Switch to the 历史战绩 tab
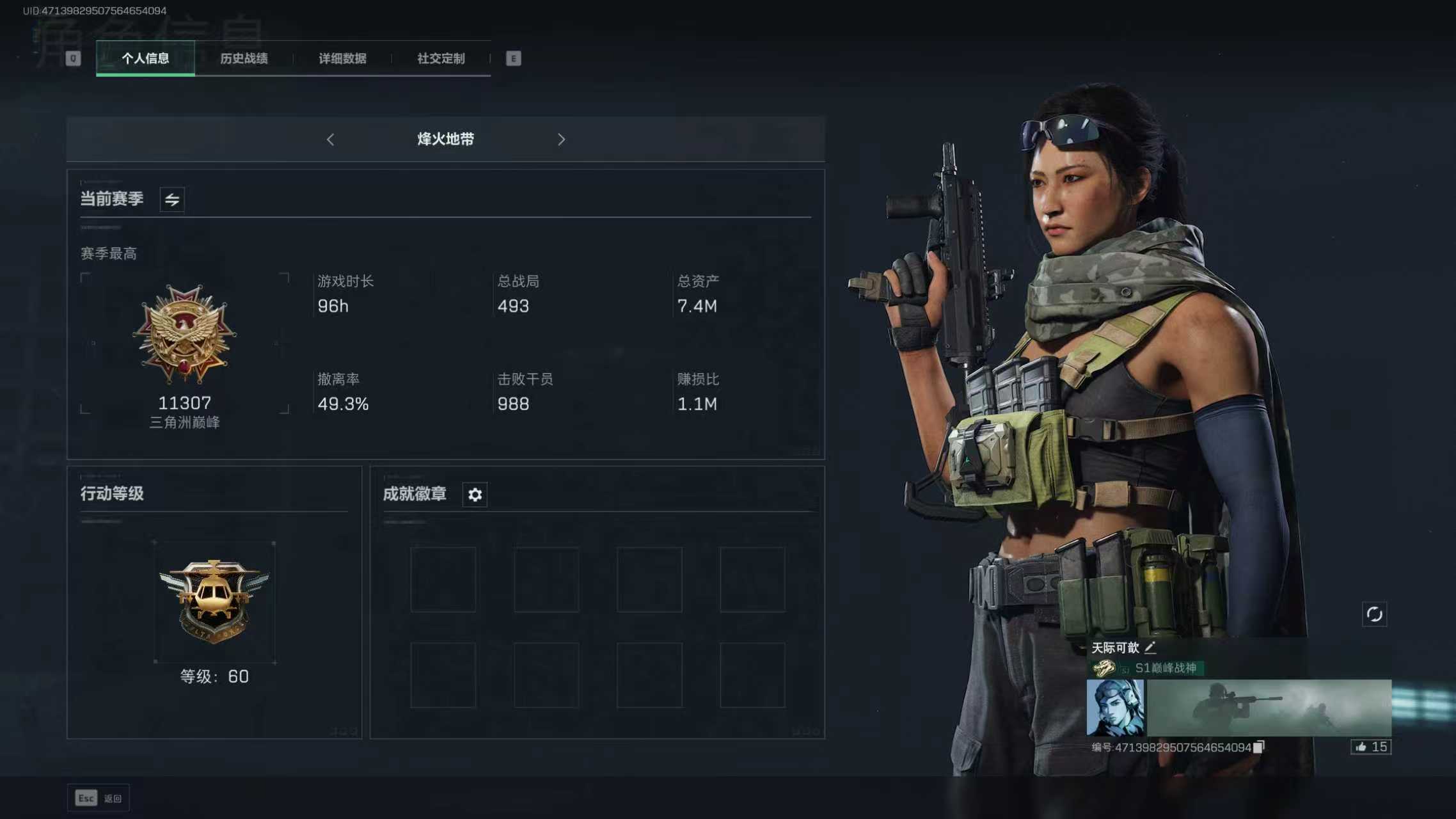 (x=244, y=58)
